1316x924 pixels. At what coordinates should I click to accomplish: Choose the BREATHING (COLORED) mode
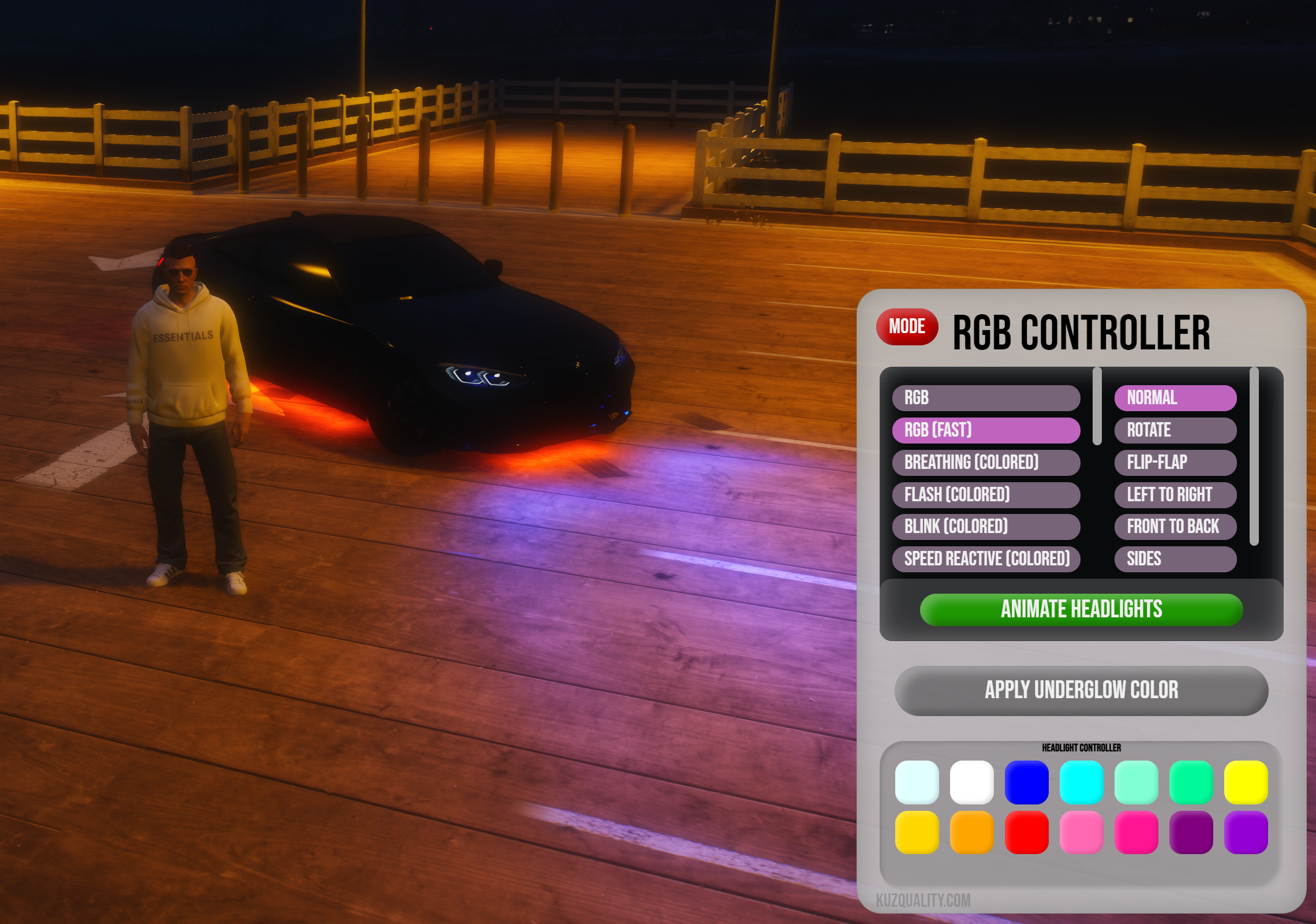tap(986, 462)
